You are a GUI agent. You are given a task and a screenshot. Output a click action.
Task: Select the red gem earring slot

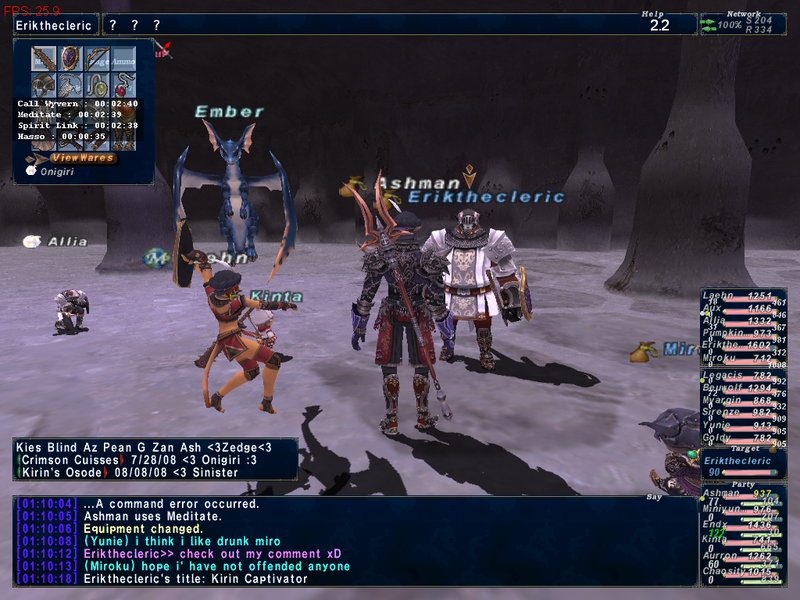click(123, 84)
